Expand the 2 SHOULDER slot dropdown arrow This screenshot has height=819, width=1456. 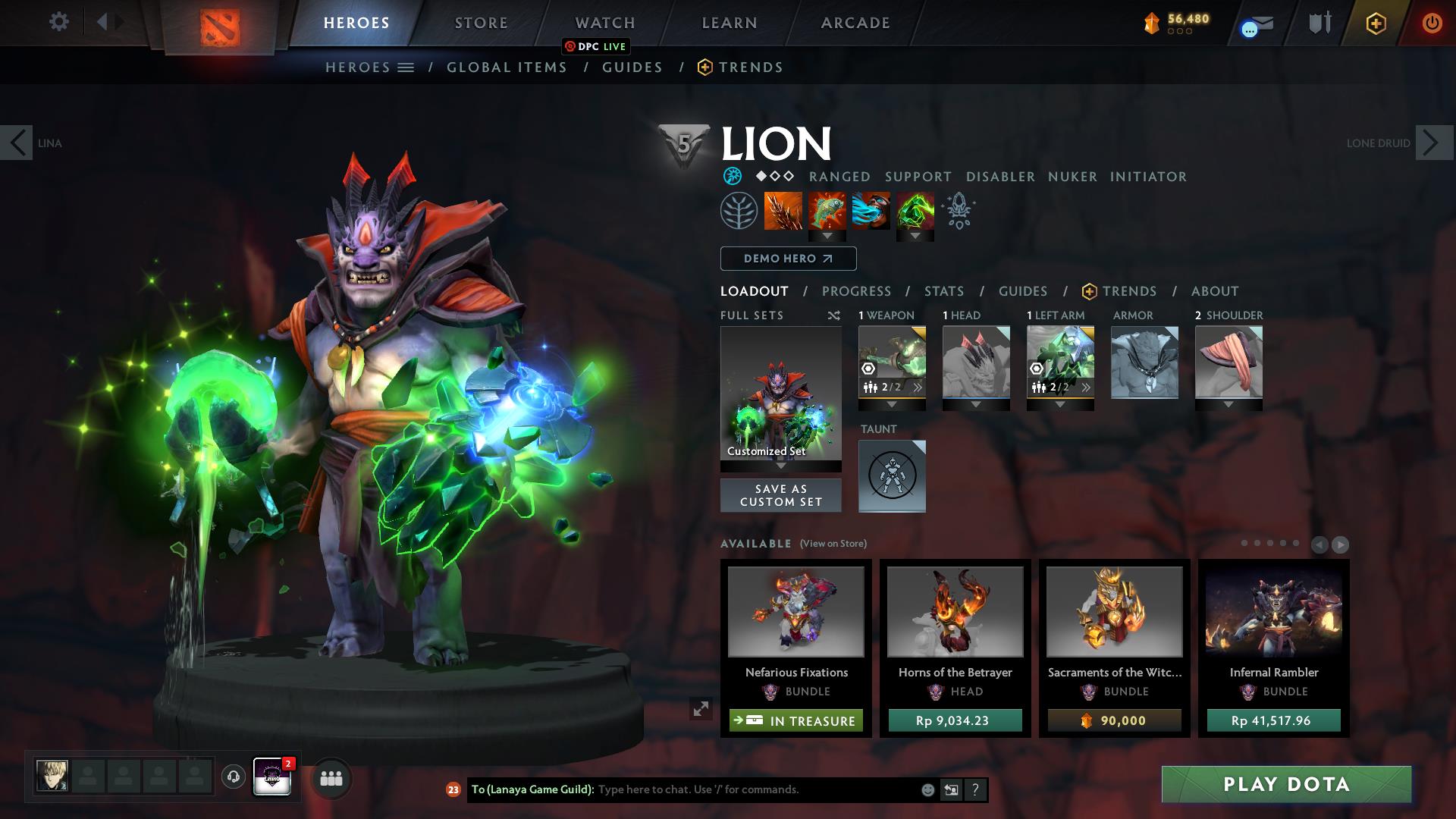coord(1228,404)
